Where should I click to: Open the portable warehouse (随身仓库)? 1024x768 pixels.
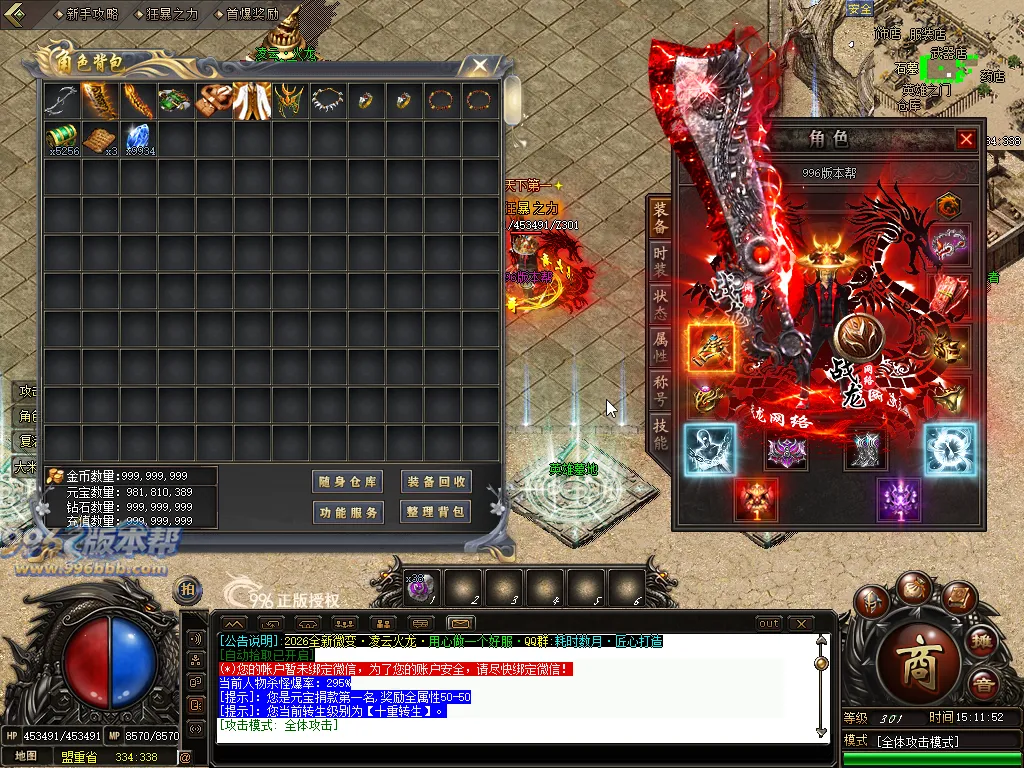point(347,482)
